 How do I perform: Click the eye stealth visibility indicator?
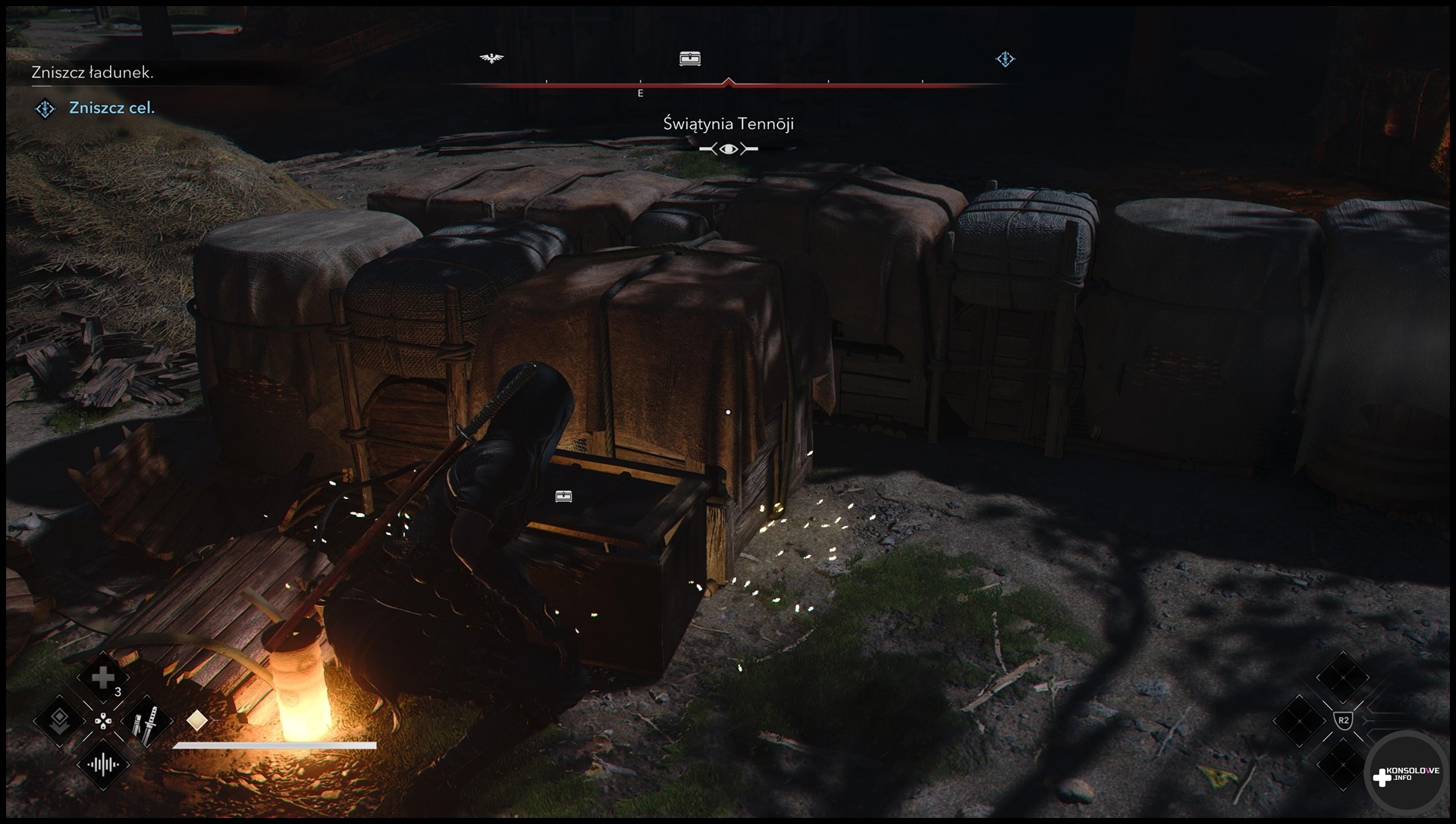[x=728, y=149]
